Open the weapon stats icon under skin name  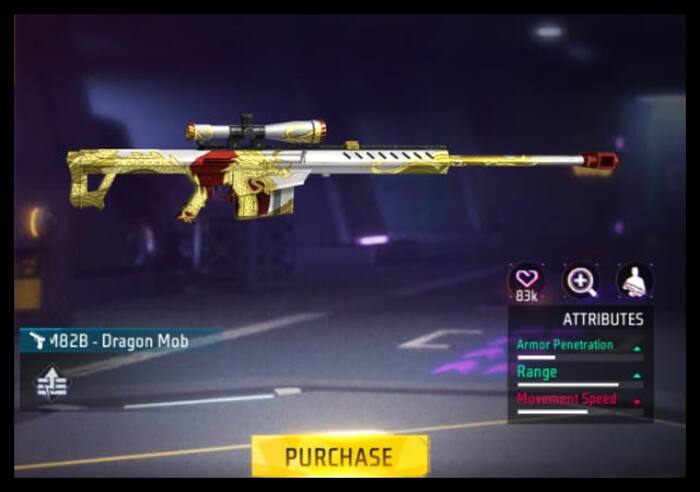pyautogui.click(x=52, y=383)
